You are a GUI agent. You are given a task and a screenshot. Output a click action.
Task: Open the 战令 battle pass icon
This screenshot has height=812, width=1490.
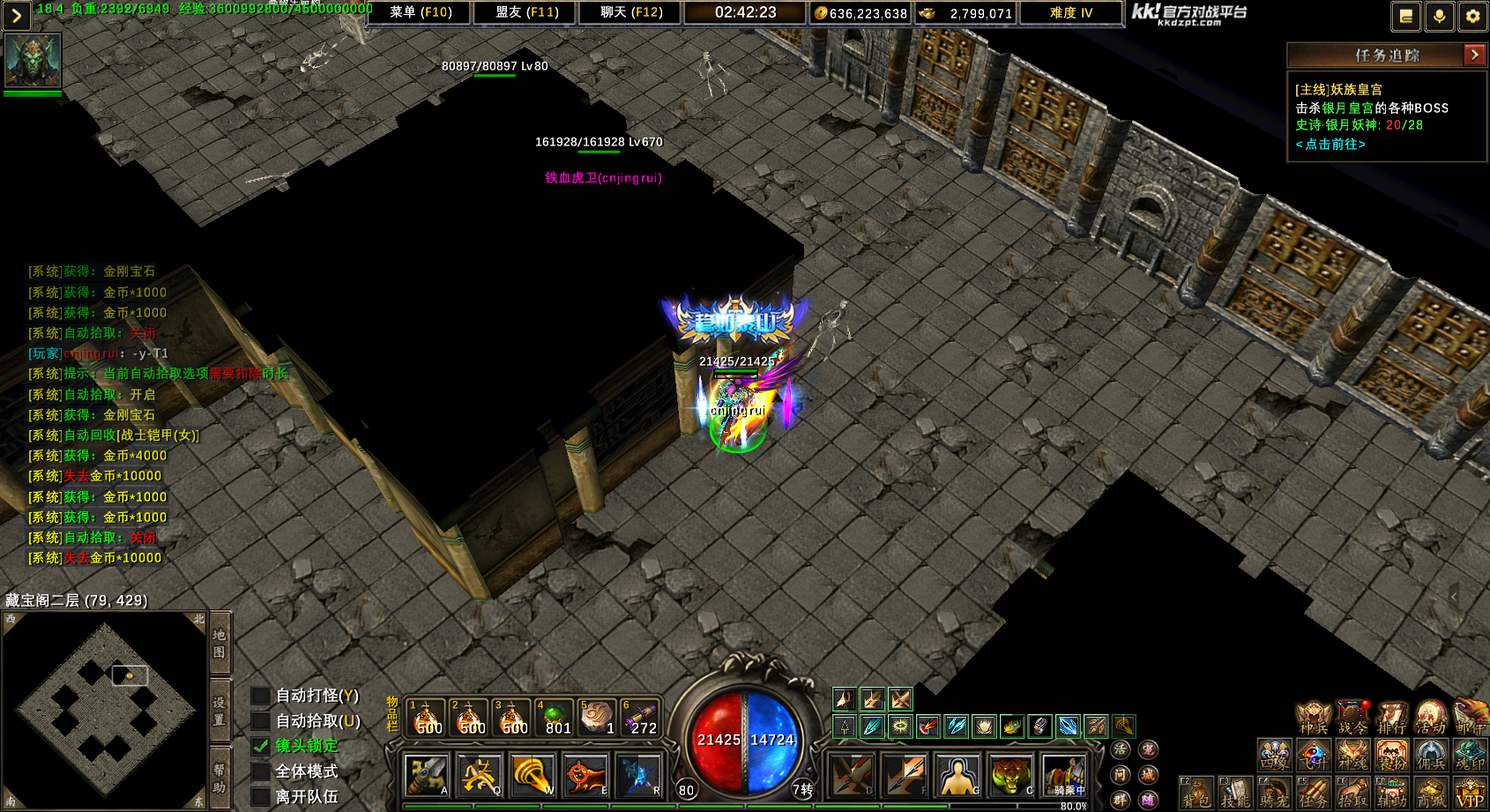(x=1352, y=718)
